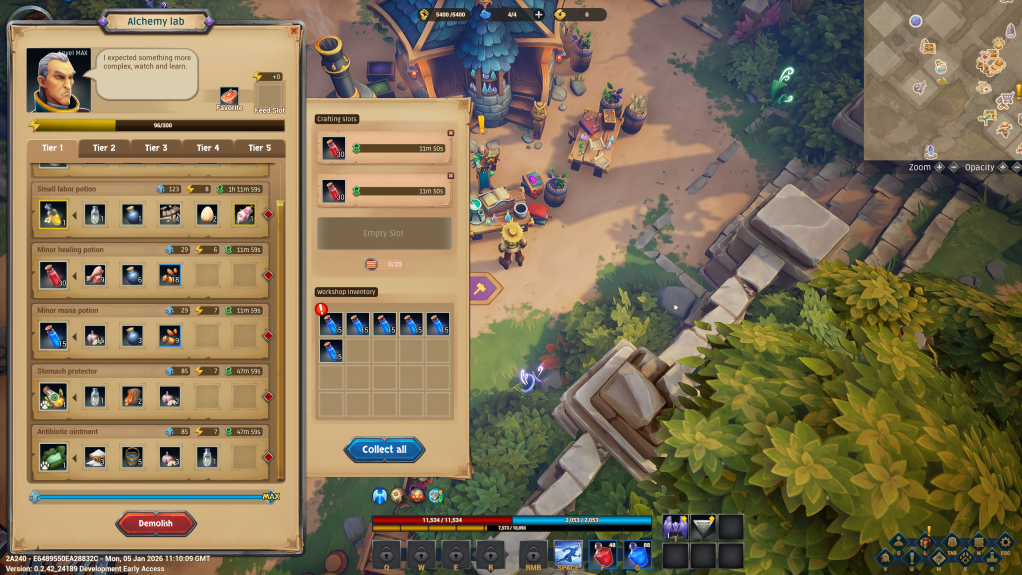Click the Feed Slot box
Viewport: 1022px width, 575px height.
269,94
